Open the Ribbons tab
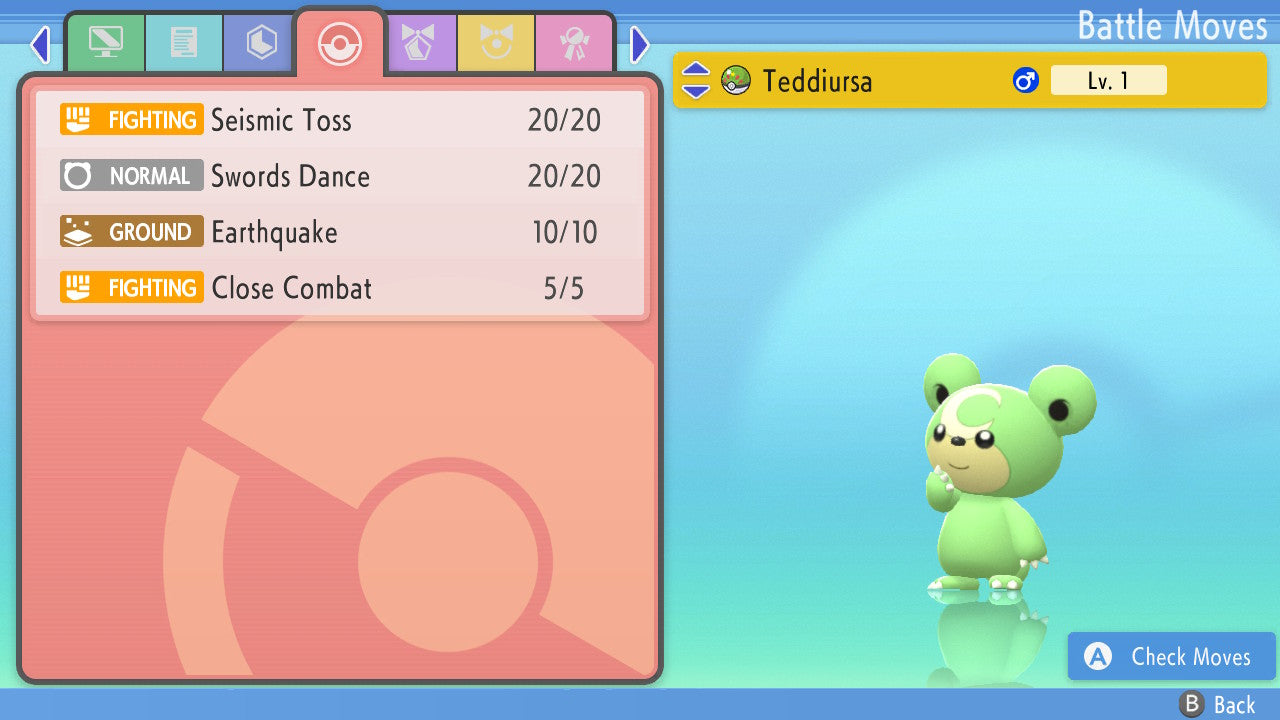 tap(575, 43)
